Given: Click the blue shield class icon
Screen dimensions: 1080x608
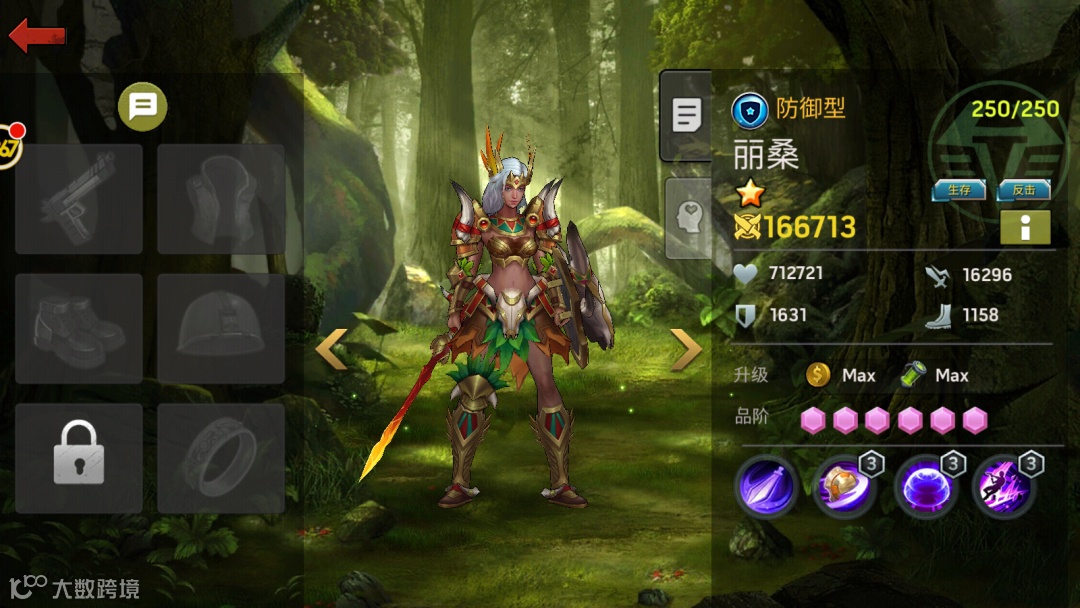Looking at the screenshot, I should click(750, 109).
